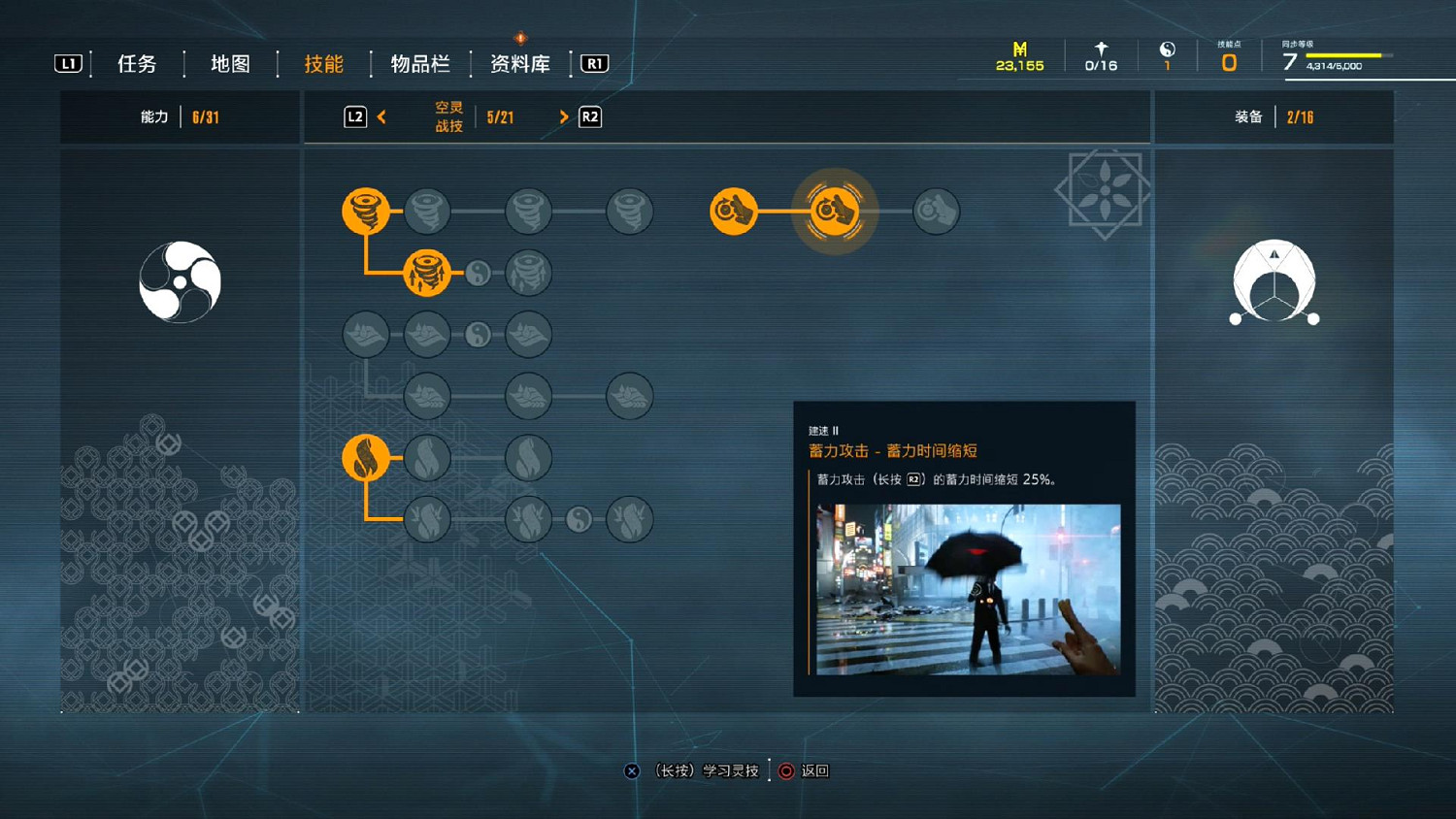
Task: Click the left arrow to view previous skill category
Action: pyautogui.click(x=381, y=116)
